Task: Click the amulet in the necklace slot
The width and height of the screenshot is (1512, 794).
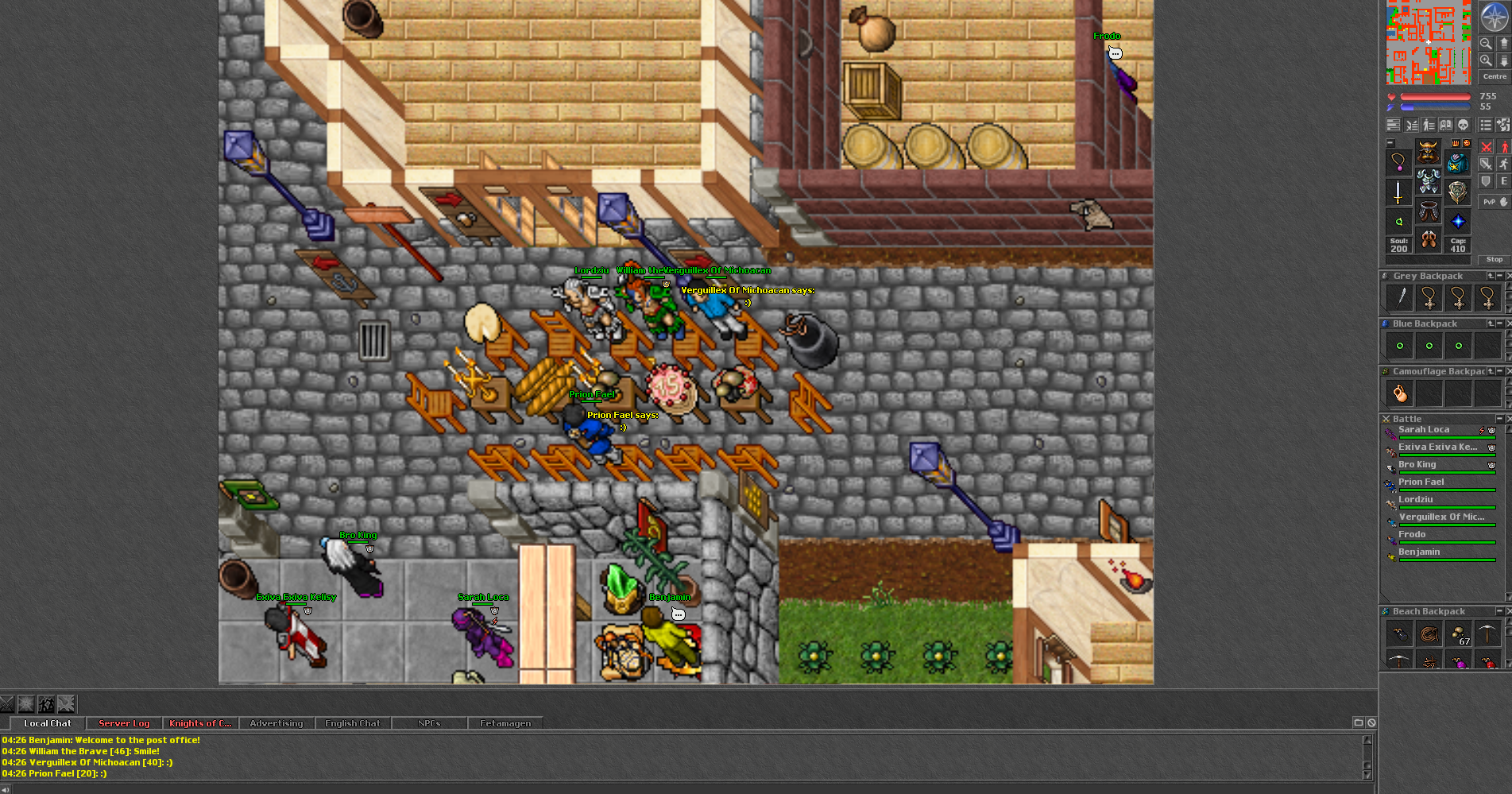Action: click(1398, 162)
